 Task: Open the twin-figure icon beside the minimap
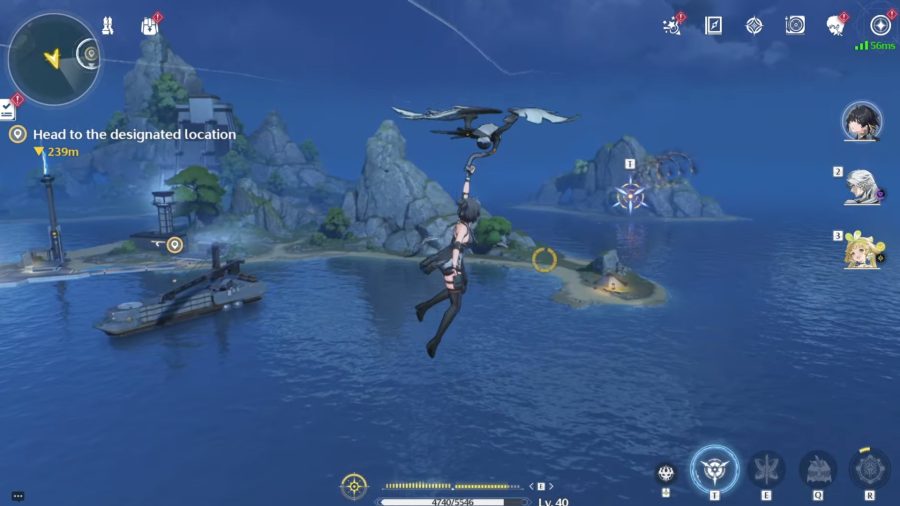(107, 26)
